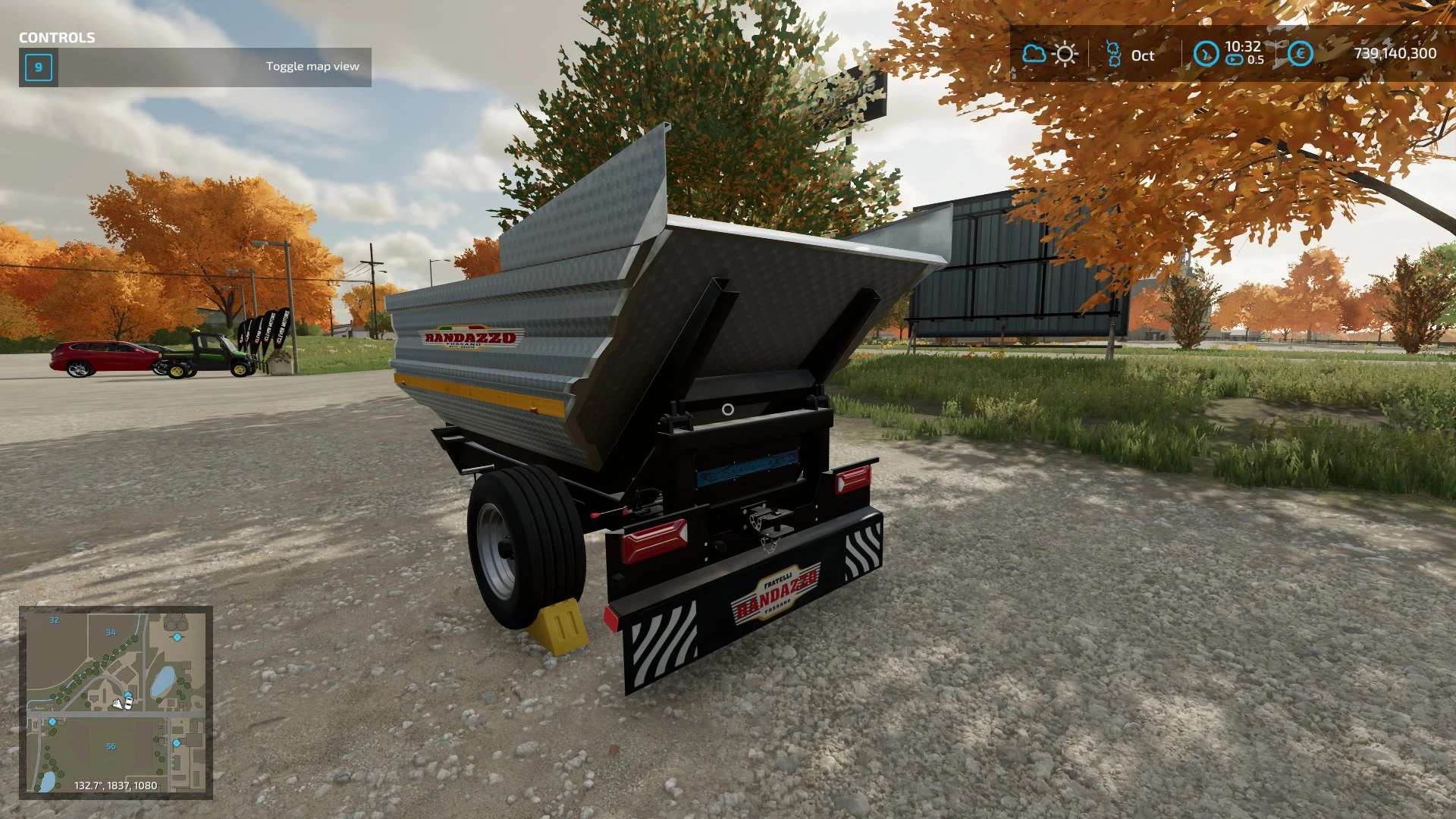The width and height of the screenshot is (1456, 819).
Task: Select the Toggle map view control entry
Action: (x=195, y=67)
